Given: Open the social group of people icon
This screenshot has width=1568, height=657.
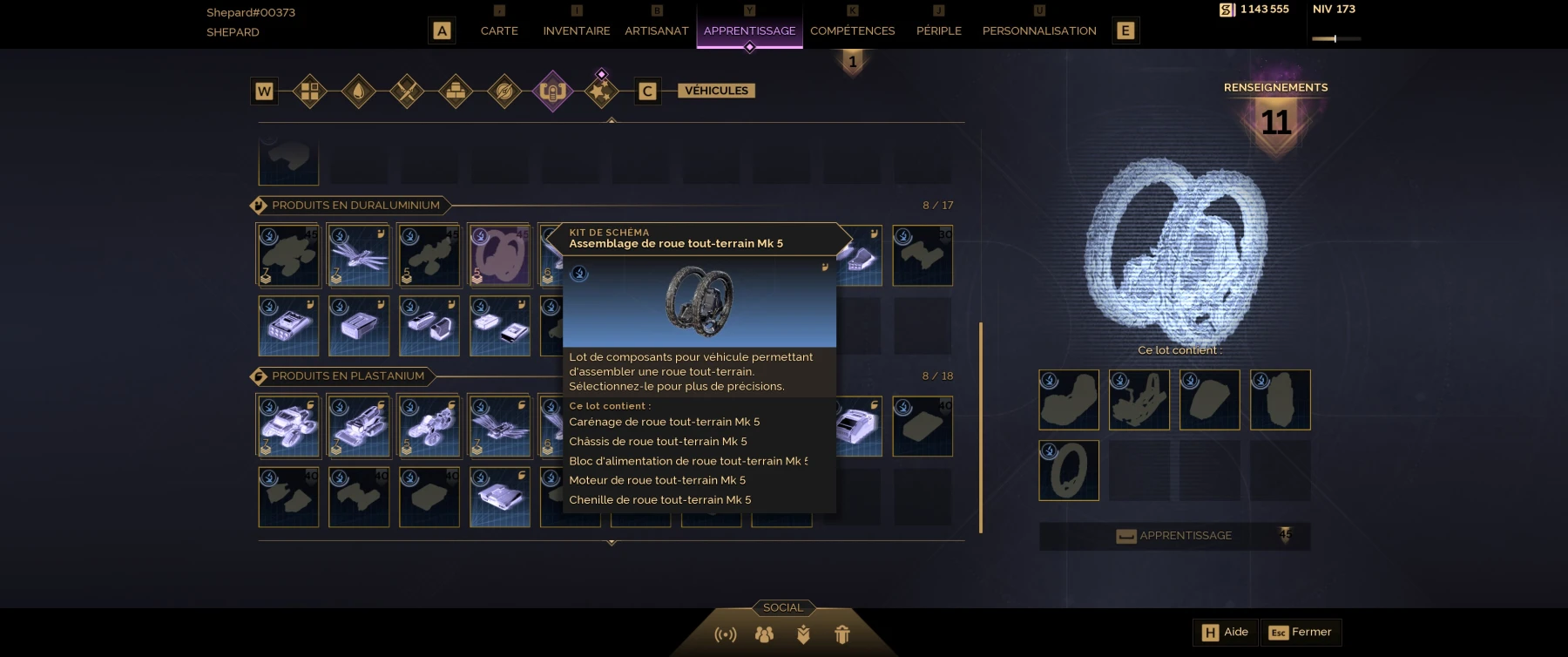Looking at the screenshot, I should click(764, 634).
